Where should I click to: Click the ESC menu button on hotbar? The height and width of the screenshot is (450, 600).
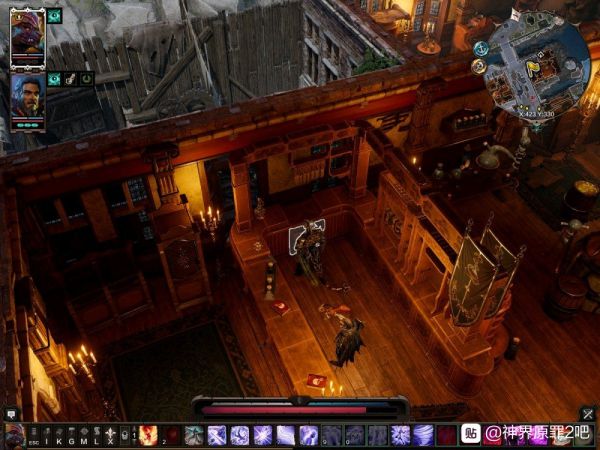tap(34, 435)
